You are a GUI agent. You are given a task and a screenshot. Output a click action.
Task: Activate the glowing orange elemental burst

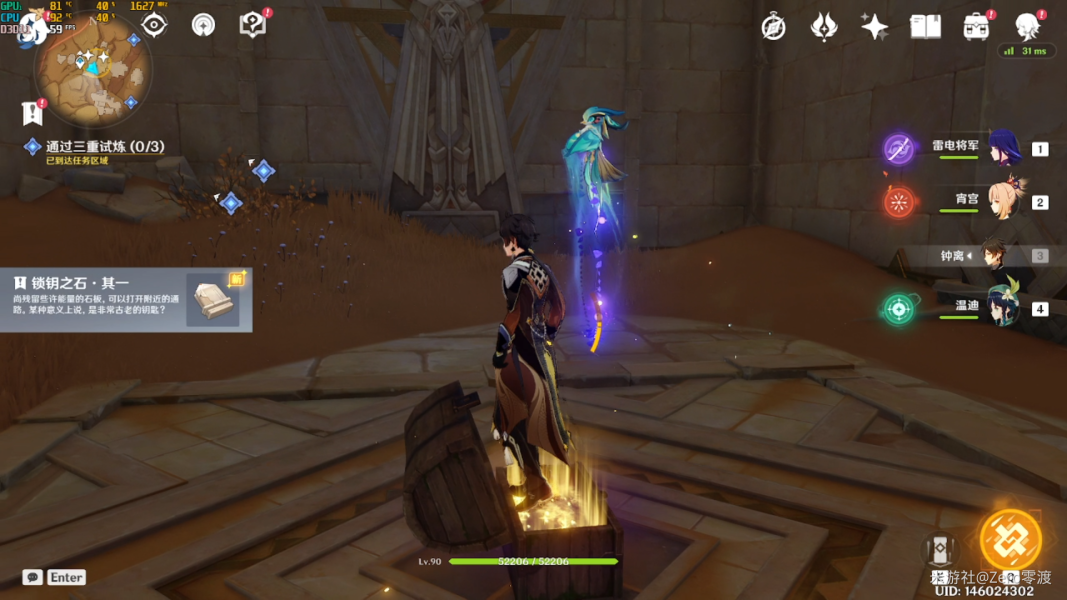[x=1010, y=540]
